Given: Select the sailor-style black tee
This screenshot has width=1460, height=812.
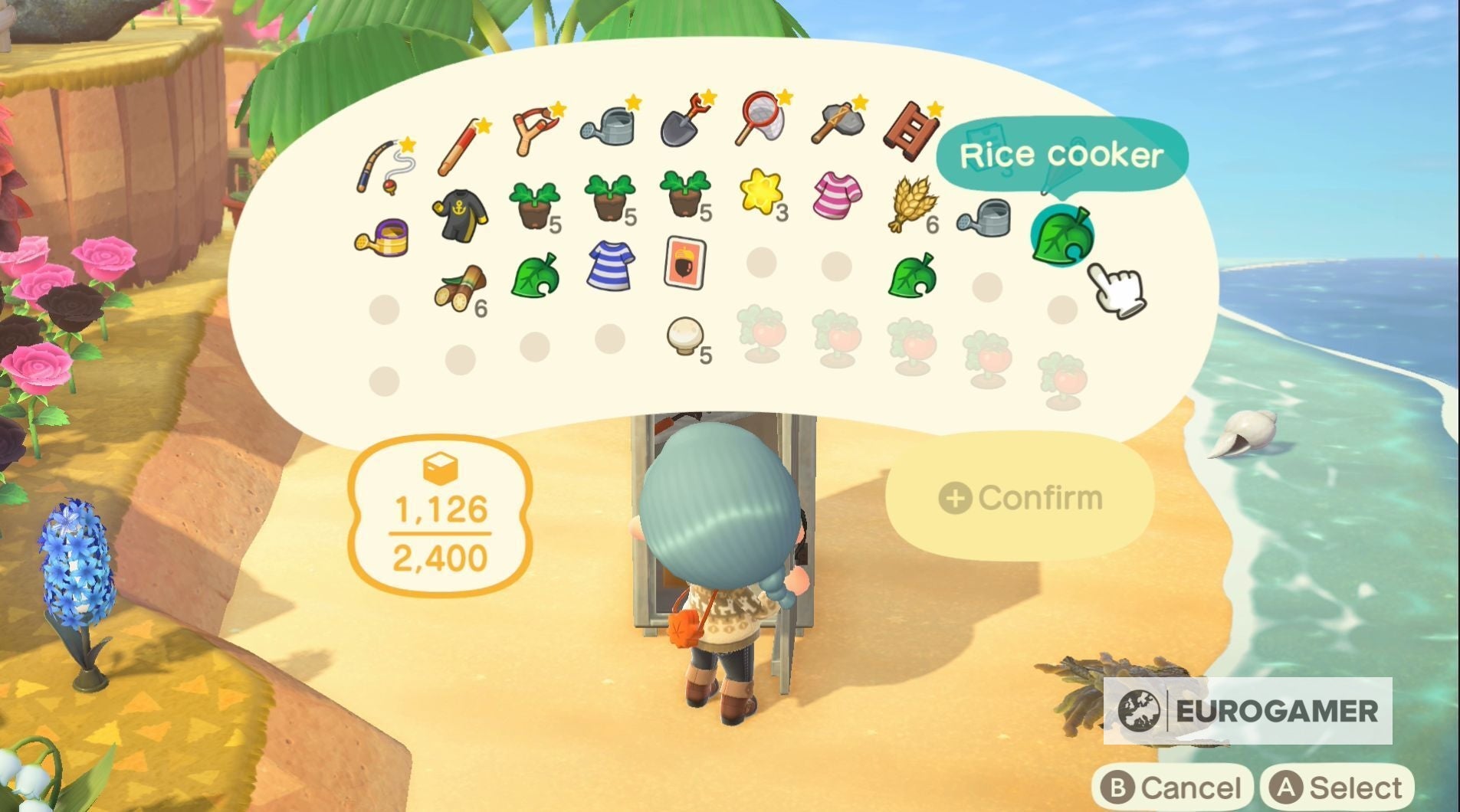Looking at the screenshot, I should (x=460, y=213).
